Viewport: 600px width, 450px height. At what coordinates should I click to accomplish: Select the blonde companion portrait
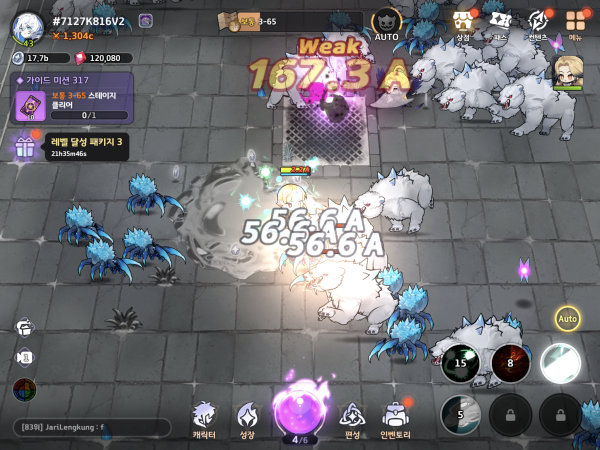click(x=567, y=71)
